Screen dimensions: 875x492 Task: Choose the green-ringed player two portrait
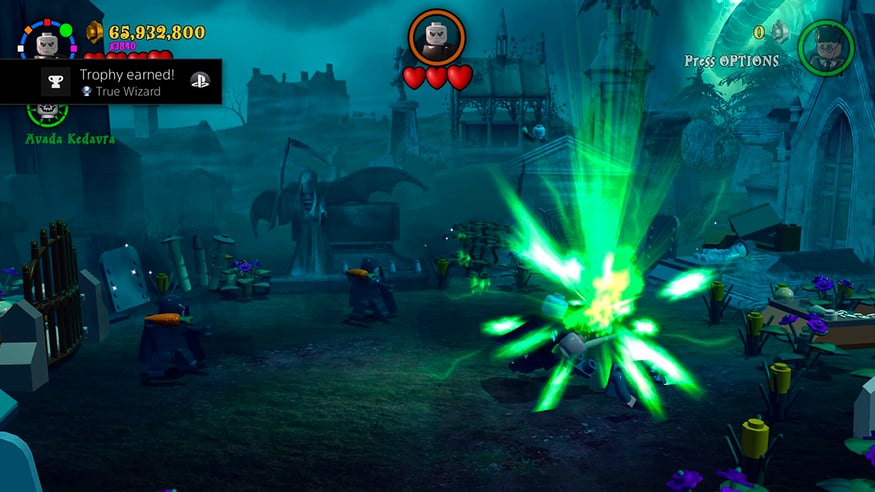point(826,47)
